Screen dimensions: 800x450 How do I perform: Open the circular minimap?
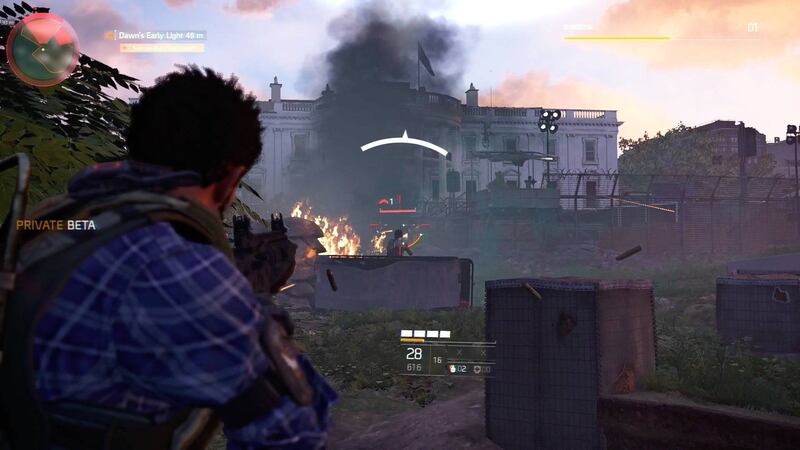42,48
